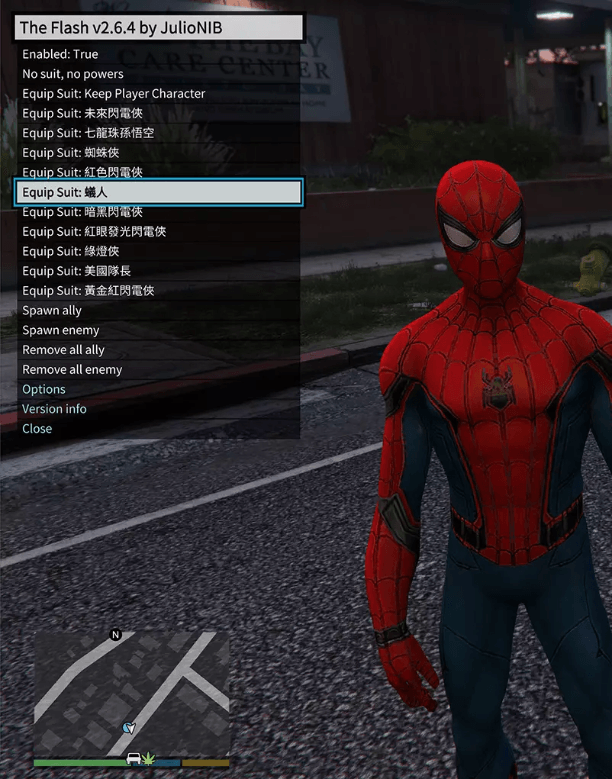Image resolution: width=612 pixels, height=779 pixels.
Task: Click Spawn ally
Action: coord(52,311)
